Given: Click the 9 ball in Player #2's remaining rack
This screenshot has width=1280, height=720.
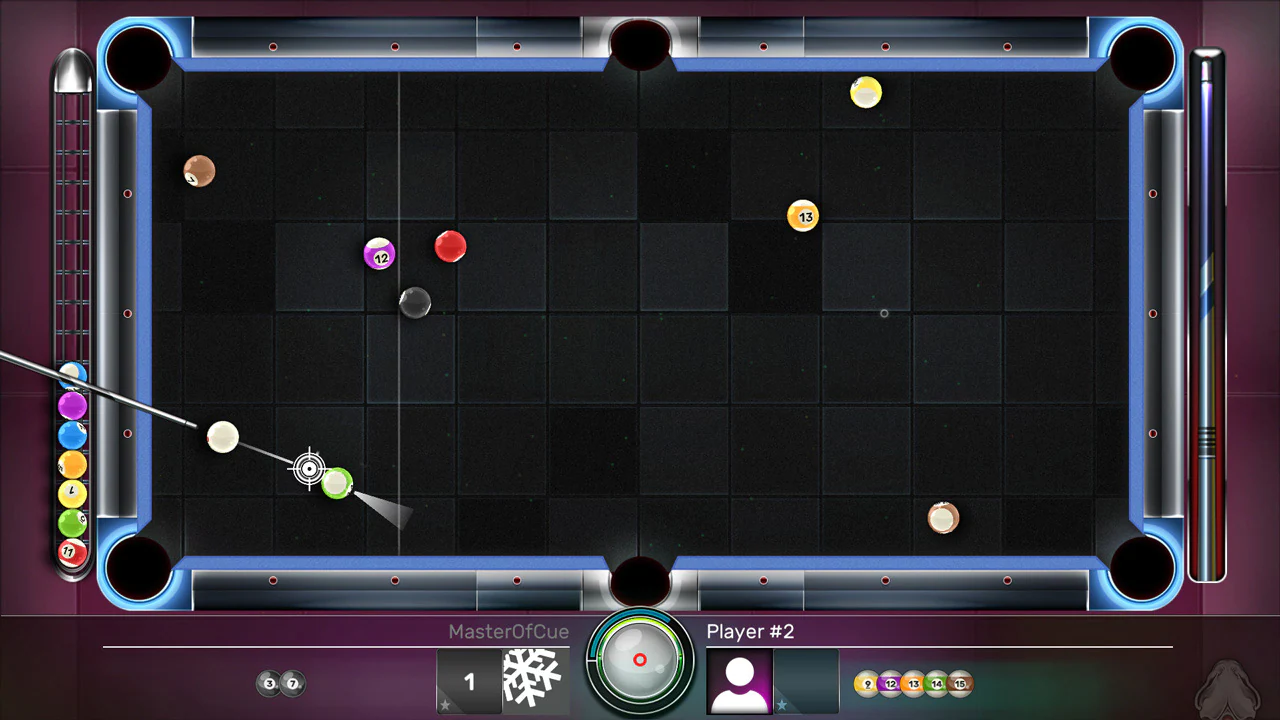Looking at the screenshot, I should (866, 684).
